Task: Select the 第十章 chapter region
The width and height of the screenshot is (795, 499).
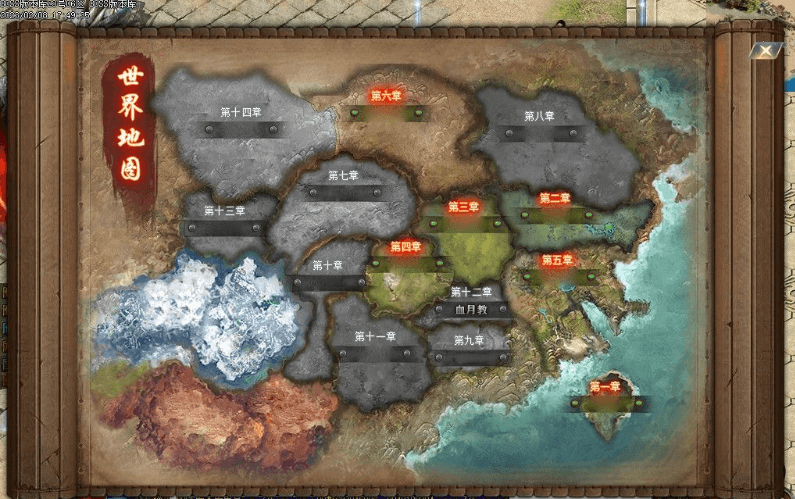Action: [x=327, y=266]
